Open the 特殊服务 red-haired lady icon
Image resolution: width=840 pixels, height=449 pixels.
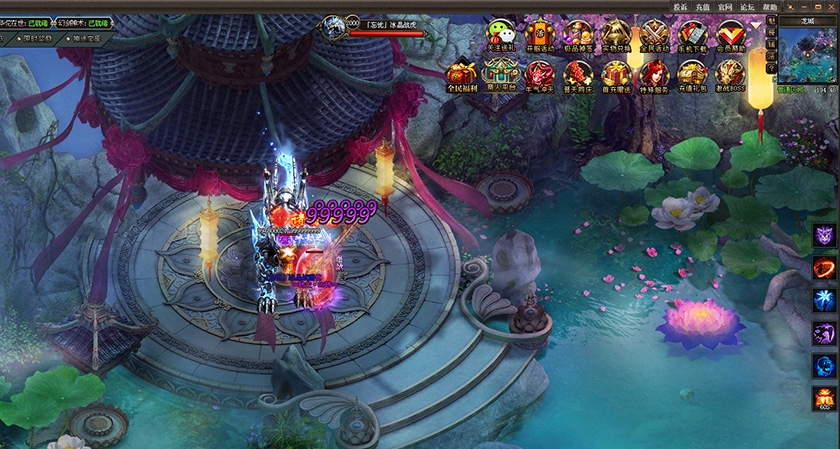(x=654, y=74)
